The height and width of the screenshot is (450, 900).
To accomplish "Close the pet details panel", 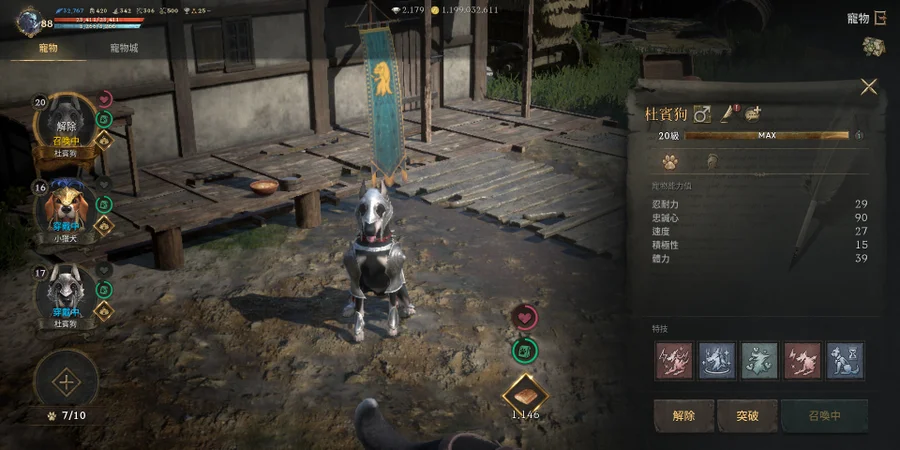I will coord(868,87).
